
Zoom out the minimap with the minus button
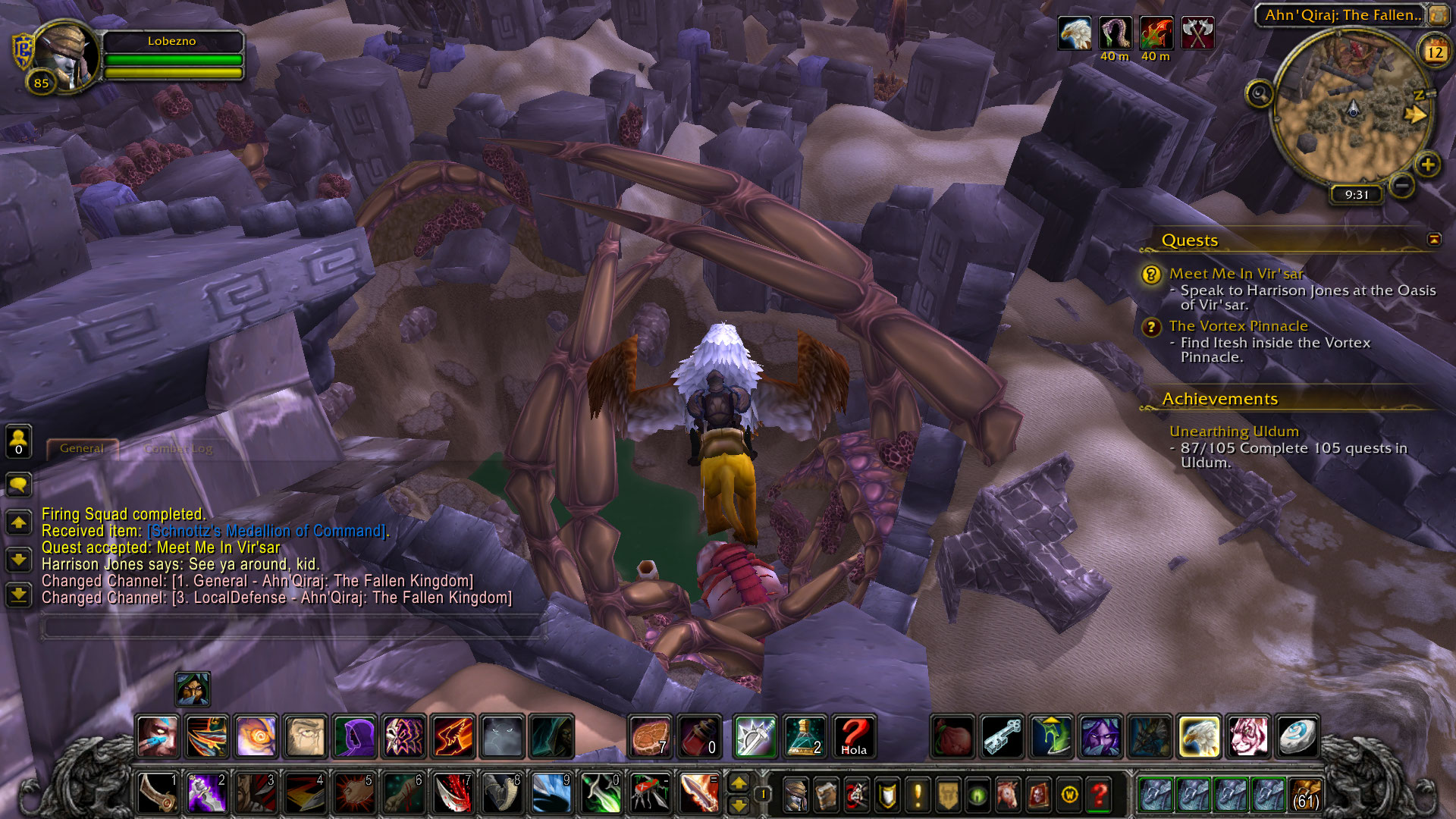tap(1402, 184)
